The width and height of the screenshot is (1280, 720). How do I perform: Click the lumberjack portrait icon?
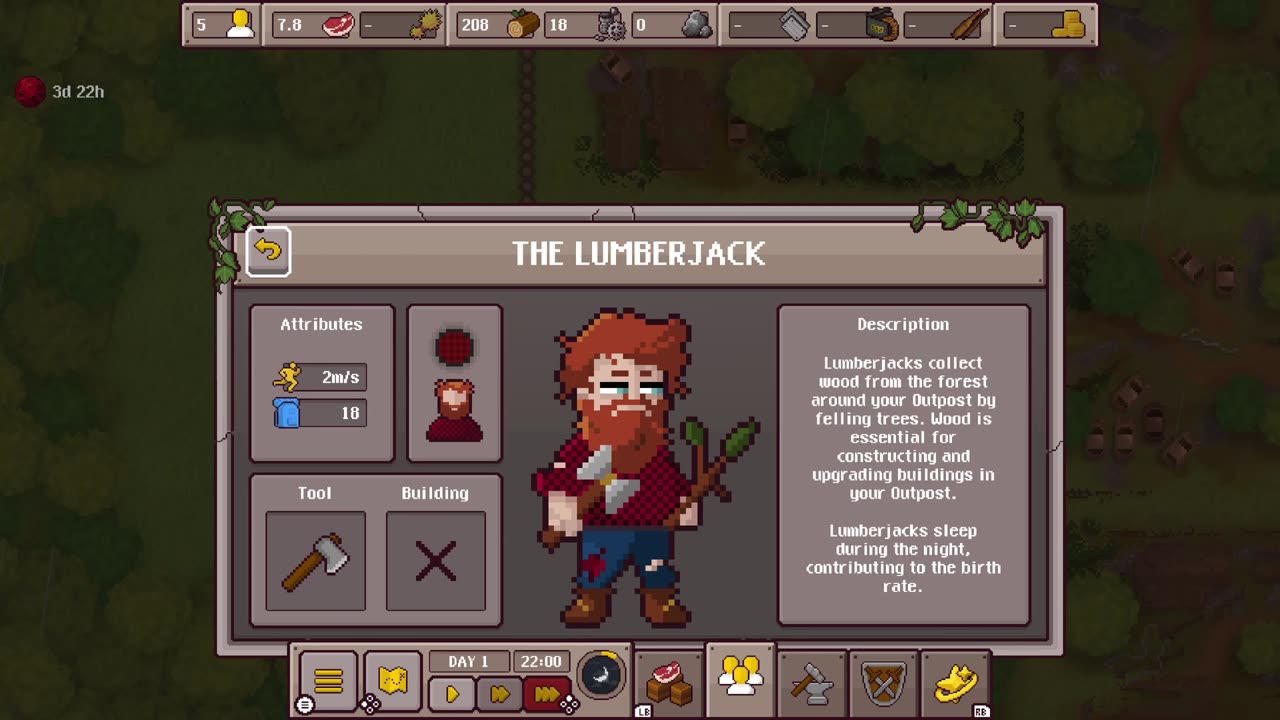pos(454,410)
